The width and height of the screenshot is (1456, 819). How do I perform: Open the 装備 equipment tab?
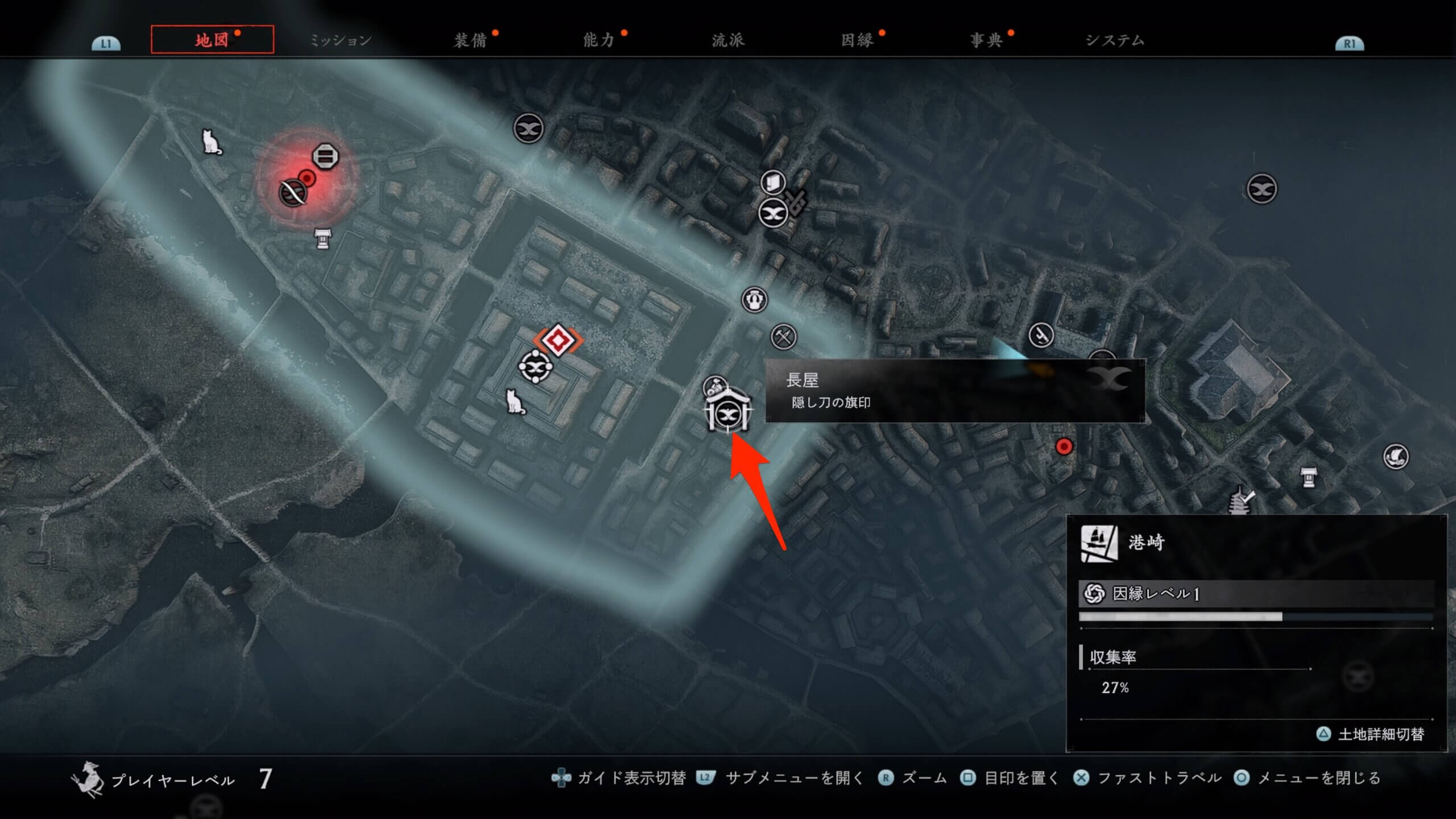point(470,40)
